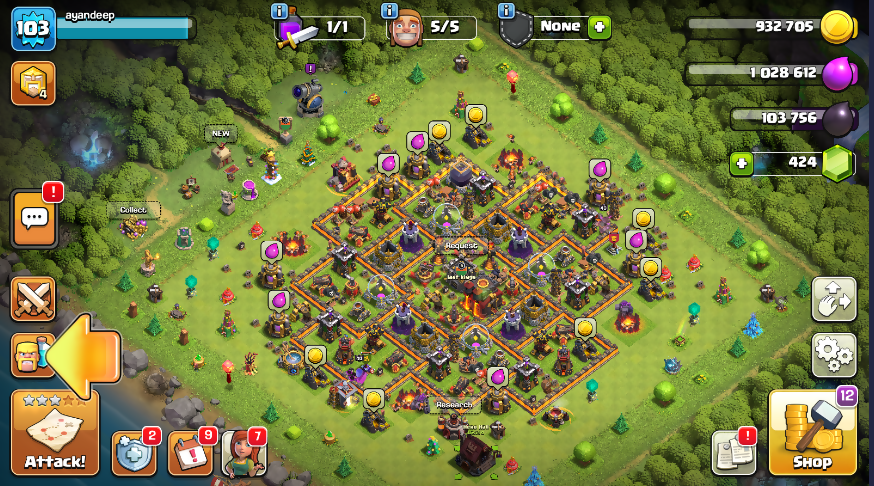
Task: Click the villager portrait showing 7
Action: pyautogui.click(x=243, y=453)
